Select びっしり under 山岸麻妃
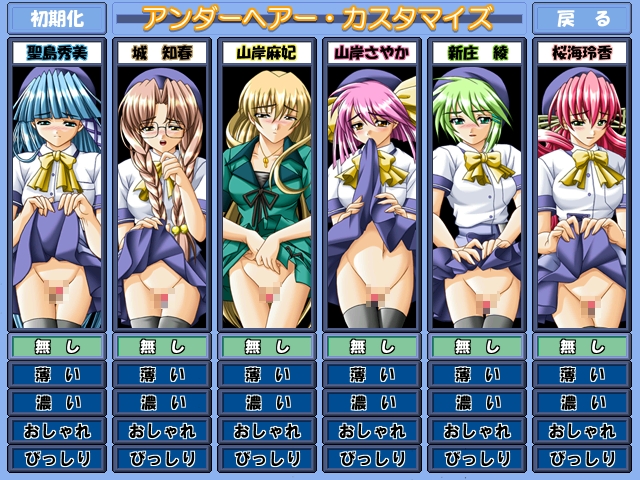Screen dimensions: 640x480 [266, 459]
